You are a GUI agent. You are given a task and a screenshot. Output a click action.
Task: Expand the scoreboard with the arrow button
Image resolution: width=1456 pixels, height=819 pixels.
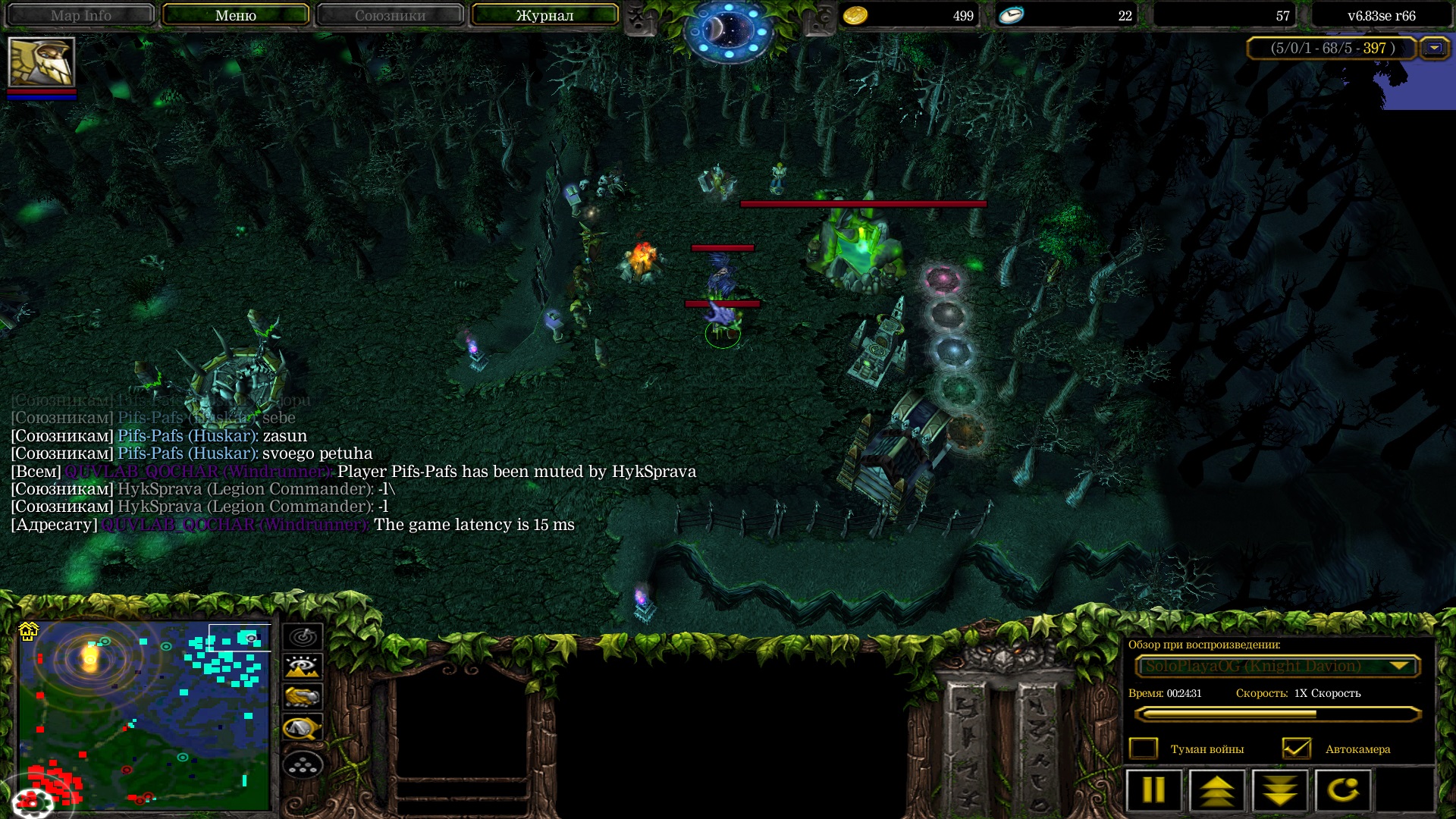coord(1434,48)
